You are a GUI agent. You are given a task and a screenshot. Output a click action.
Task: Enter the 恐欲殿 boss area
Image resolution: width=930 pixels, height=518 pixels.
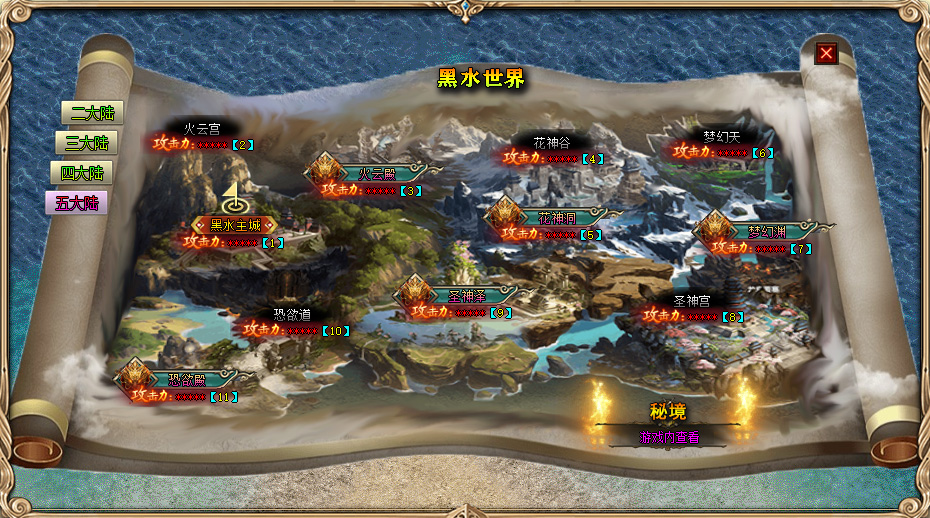(186, 380)
